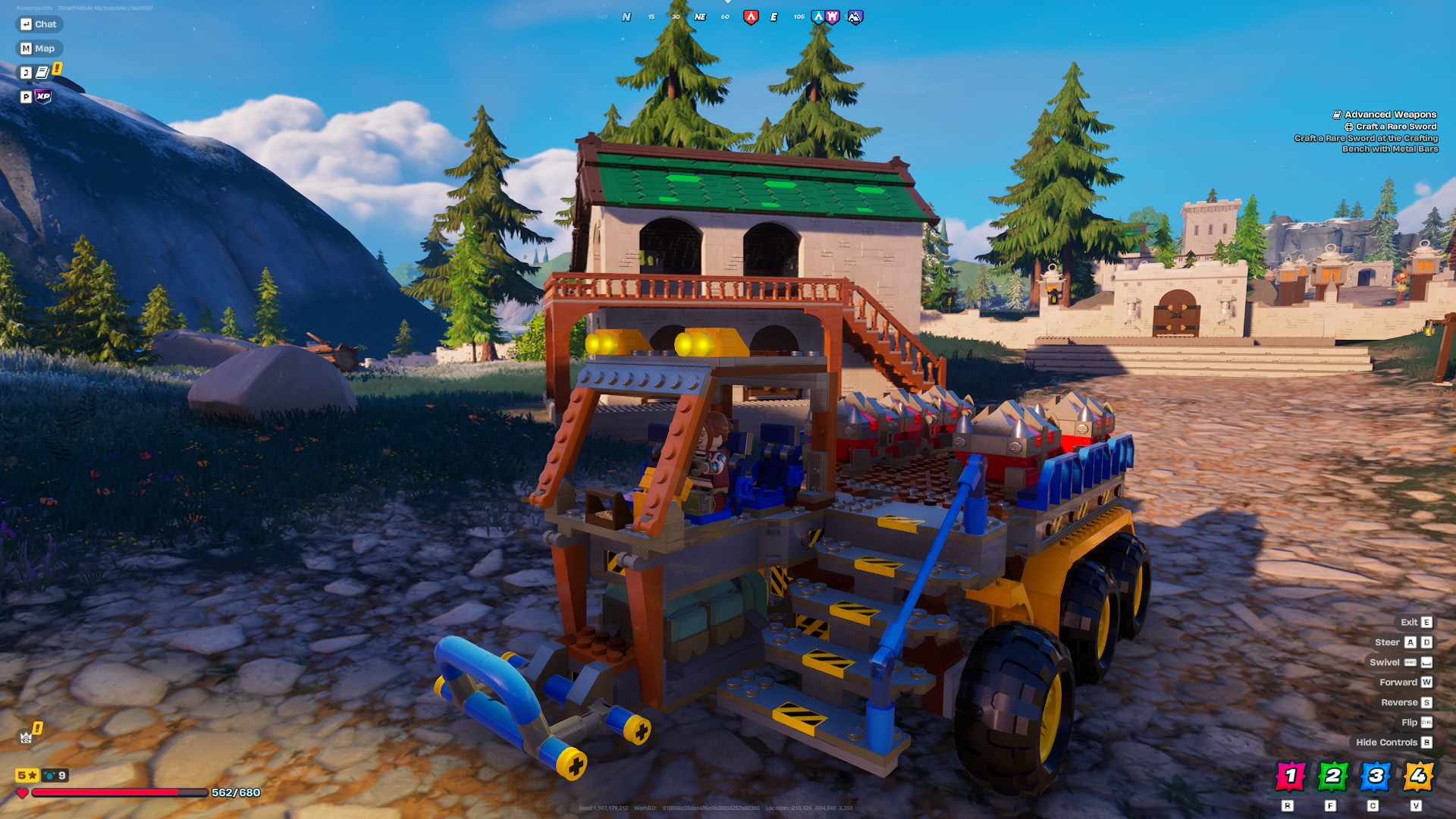This screenshot has height=819, width=1456.
Task: Open the journal book icon
Action: (x=42, y=73)
